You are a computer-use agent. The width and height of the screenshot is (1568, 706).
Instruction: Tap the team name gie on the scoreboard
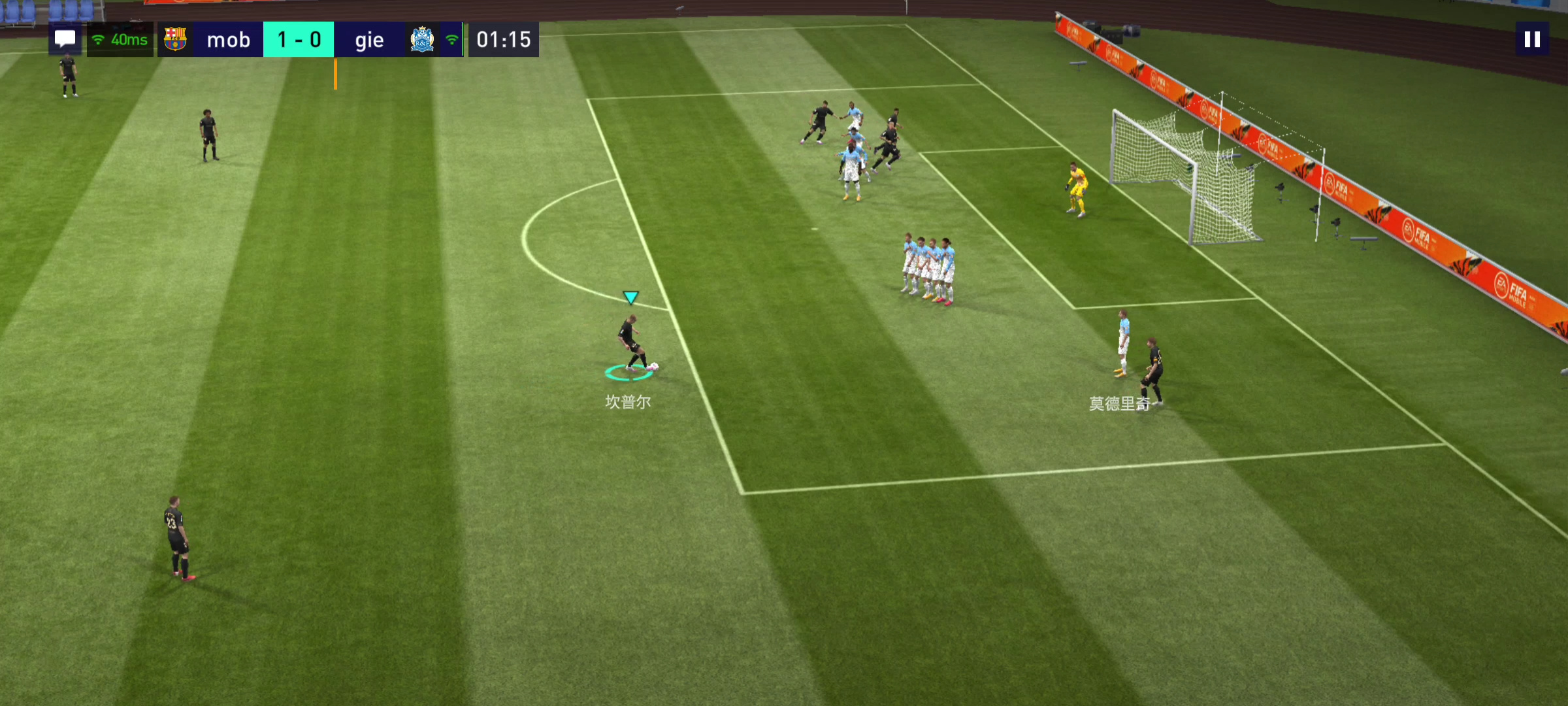pos(369,40)
